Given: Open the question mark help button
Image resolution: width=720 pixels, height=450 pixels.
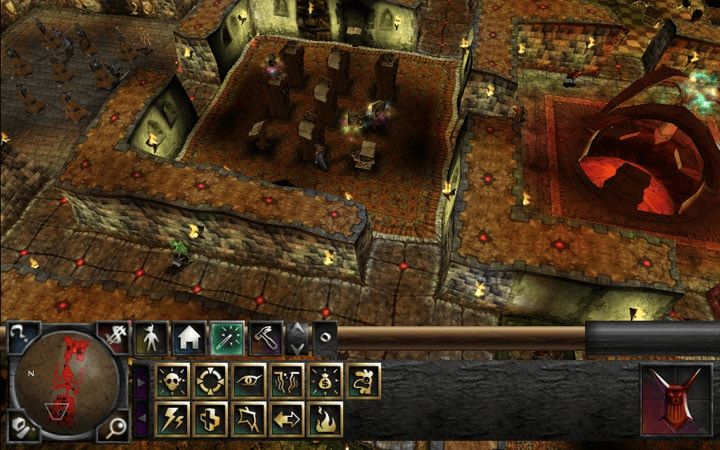Looking at the screenshot, I should [x=20, y=337].
